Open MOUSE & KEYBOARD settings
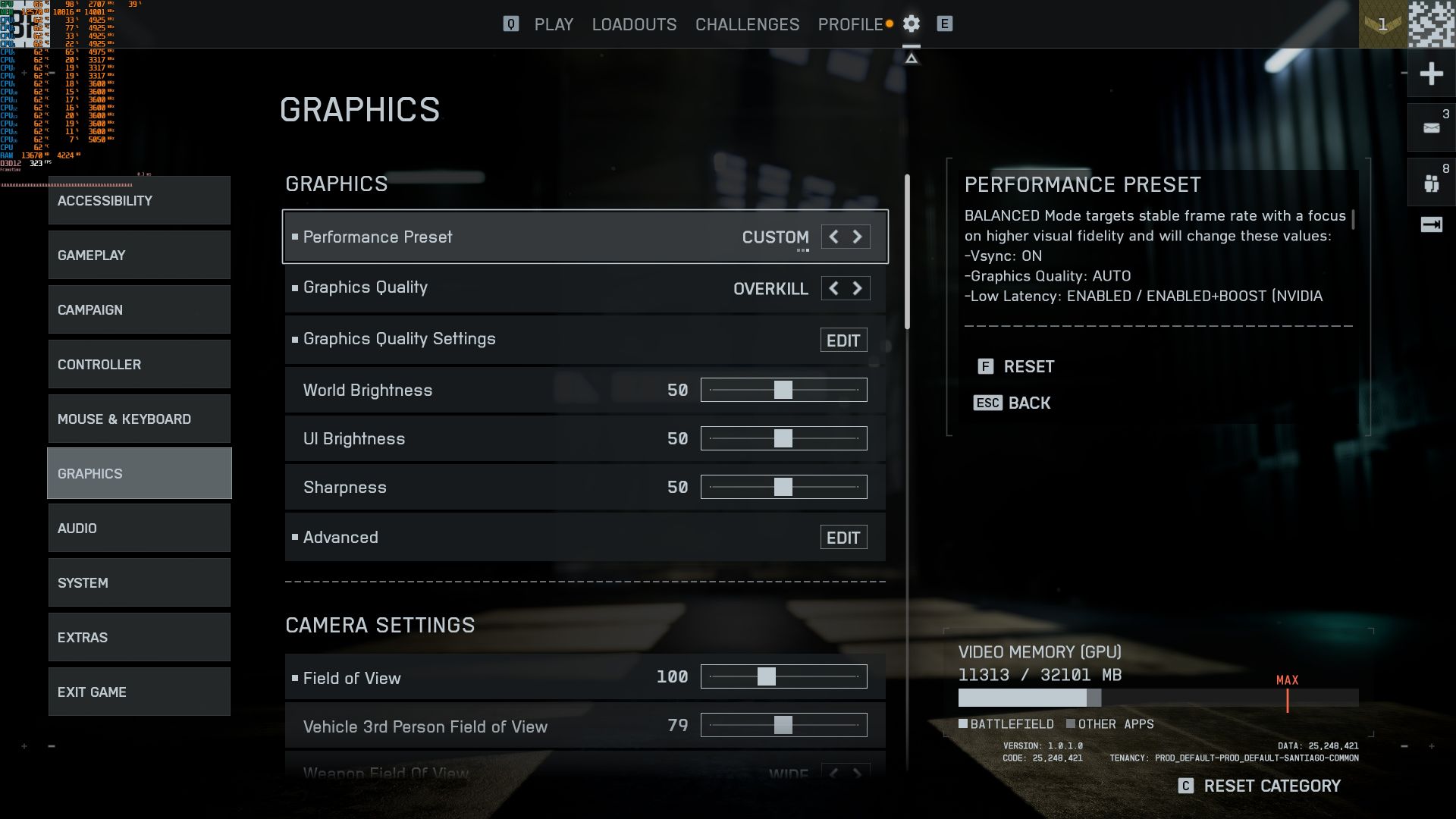 coord(140,419)
